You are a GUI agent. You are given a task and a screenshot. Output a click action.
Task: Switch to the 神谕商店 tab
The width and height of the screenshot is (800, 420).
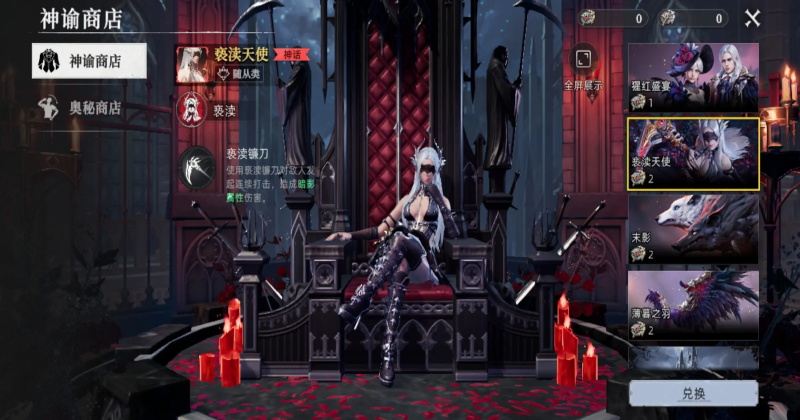click(88, 61)
